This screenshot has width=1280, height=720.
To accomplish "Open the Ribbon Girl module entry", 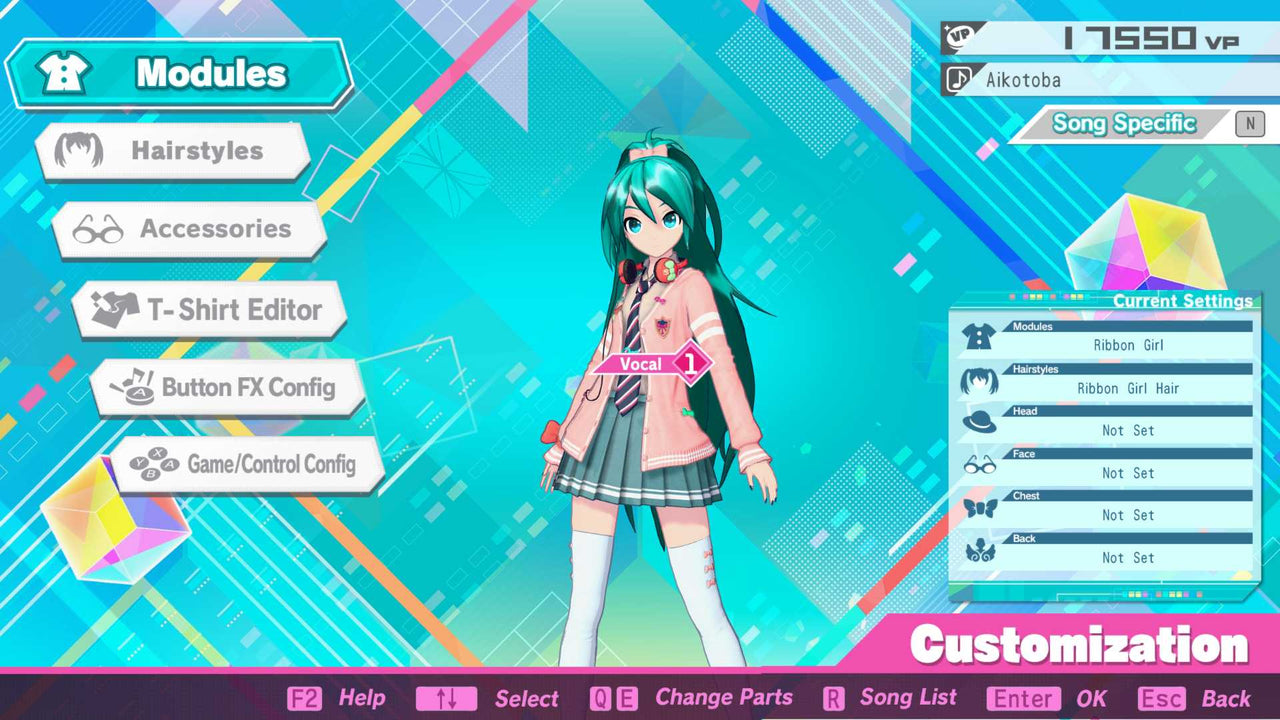I will (1130, 345).
